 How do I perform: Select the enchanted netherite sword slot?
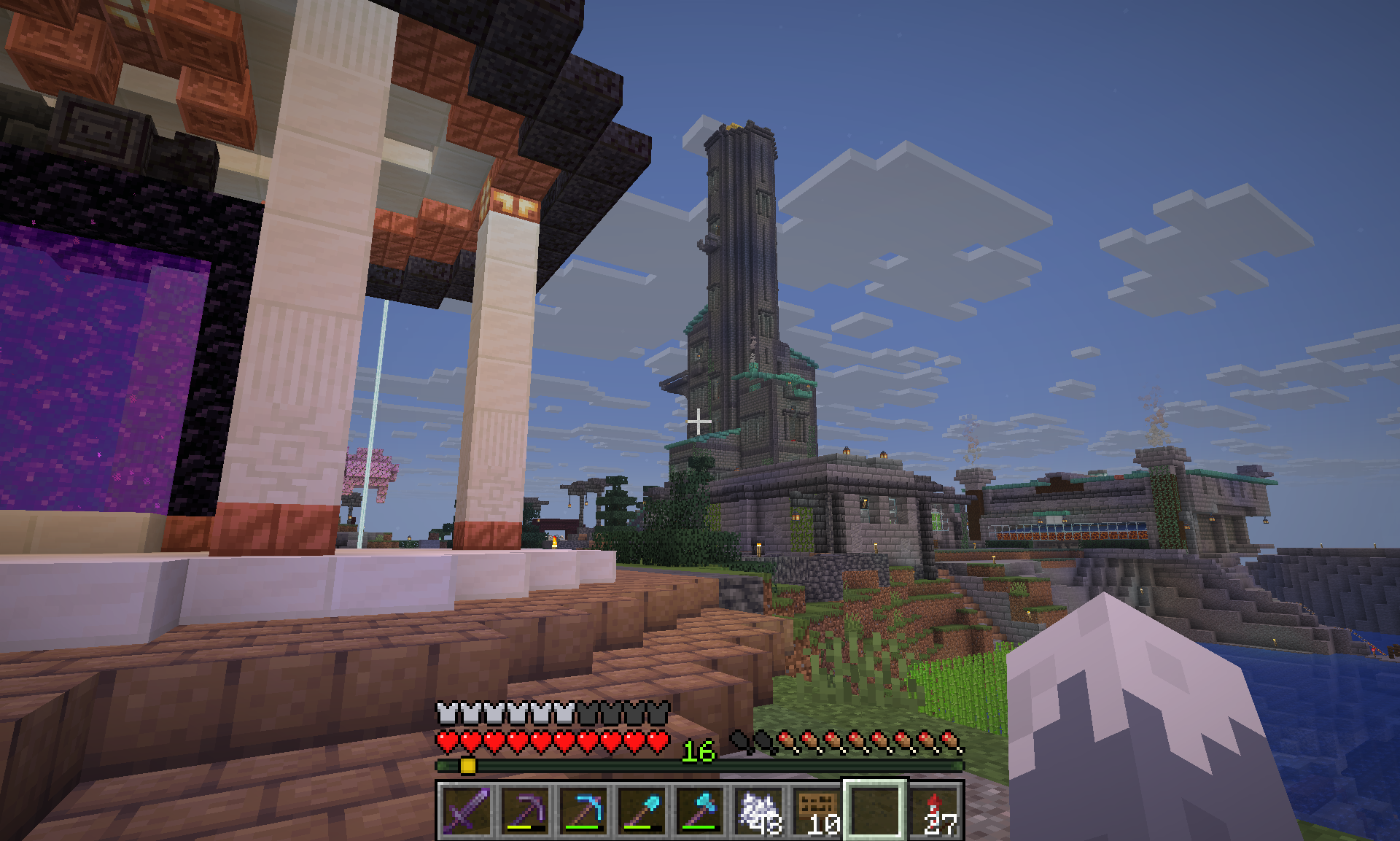467,810
